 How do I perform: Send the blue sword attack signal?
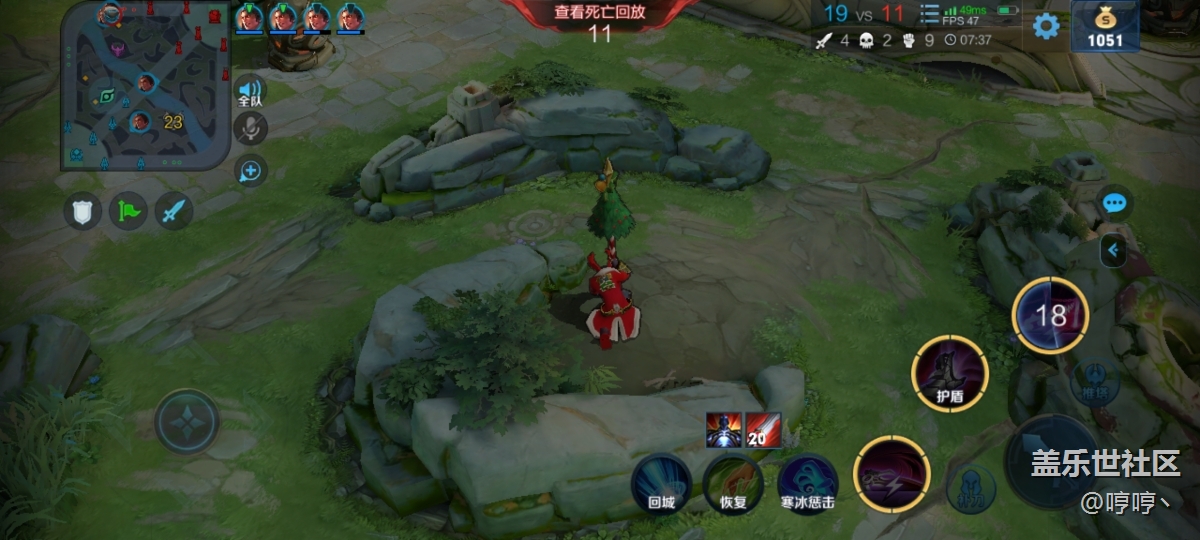pyautogui.click(x=174, y=211)
